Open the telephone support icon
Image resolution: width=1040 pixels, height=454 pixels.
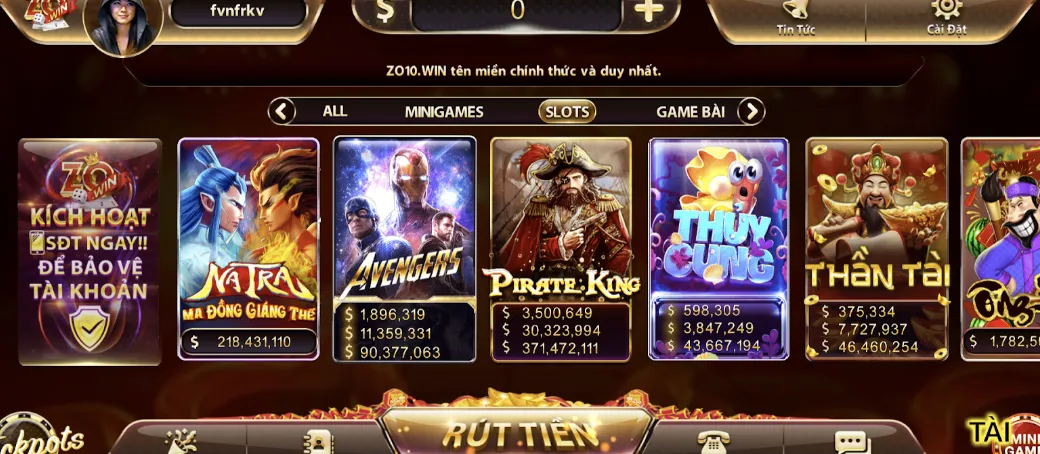pos(713,442)
